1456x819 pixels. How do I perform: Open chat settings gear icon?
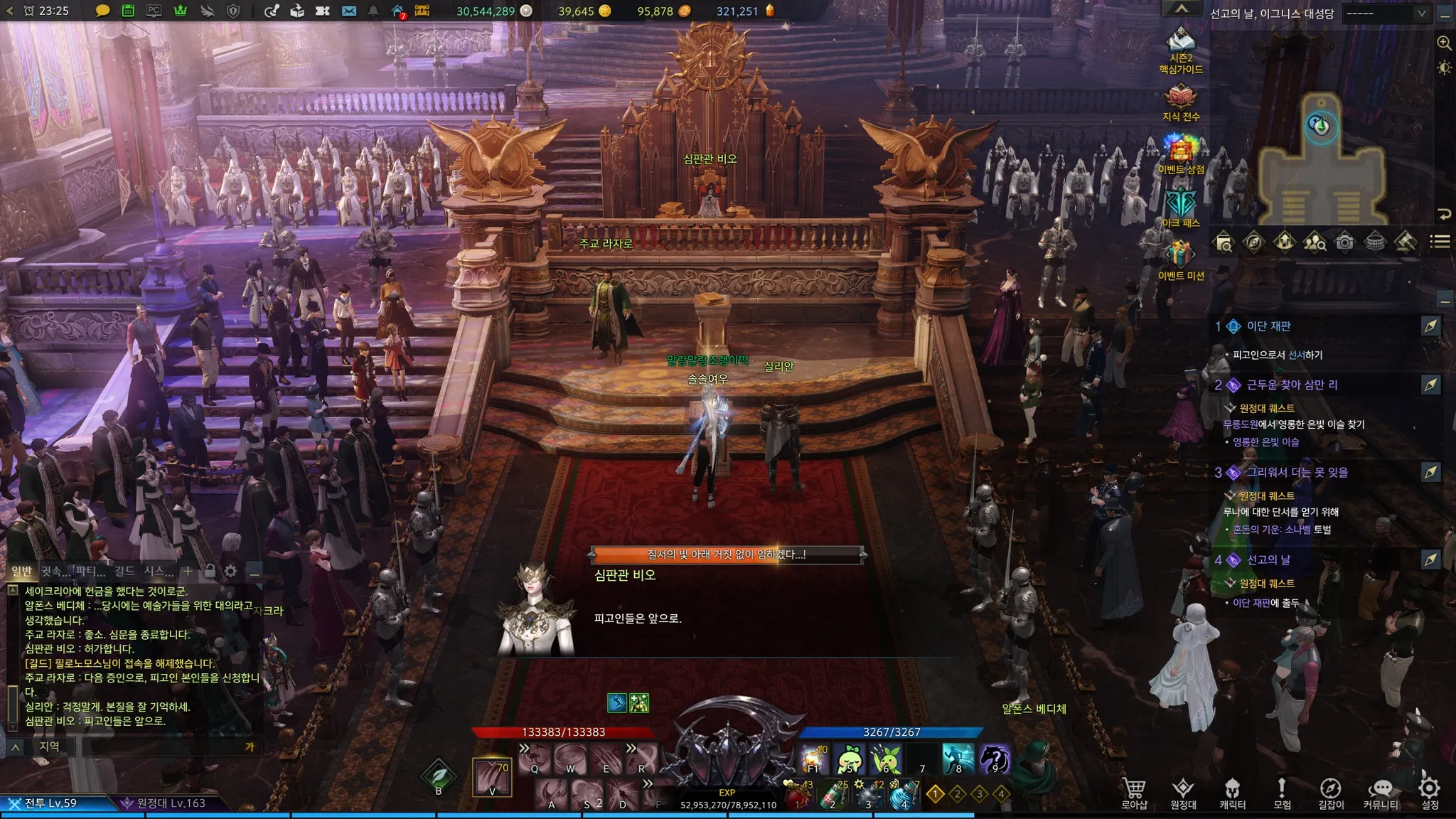tap(230, 571)
